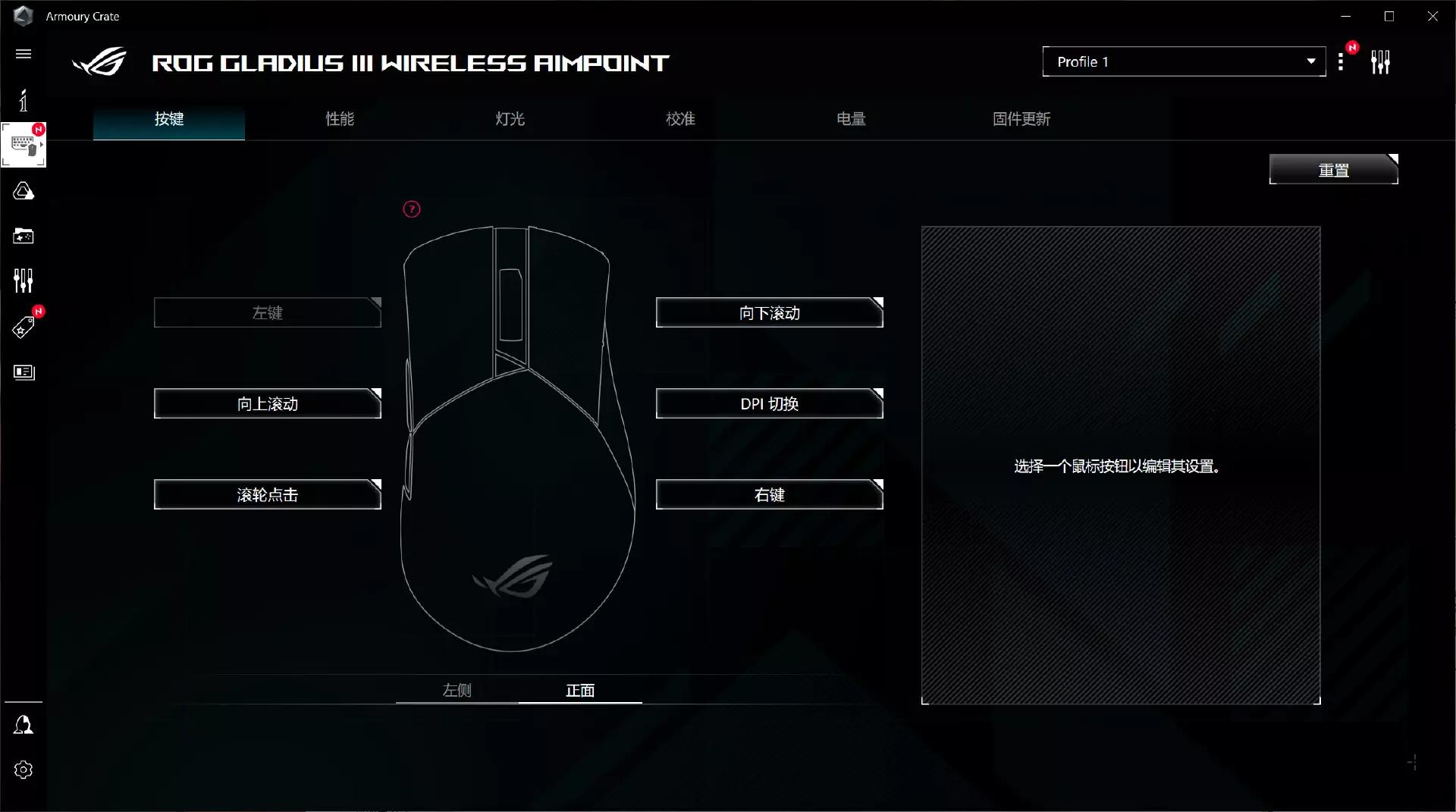This screenshot has height=812, width=1456.
Task: Select the 左侧 mouse view
Action: tap(457, 691)
